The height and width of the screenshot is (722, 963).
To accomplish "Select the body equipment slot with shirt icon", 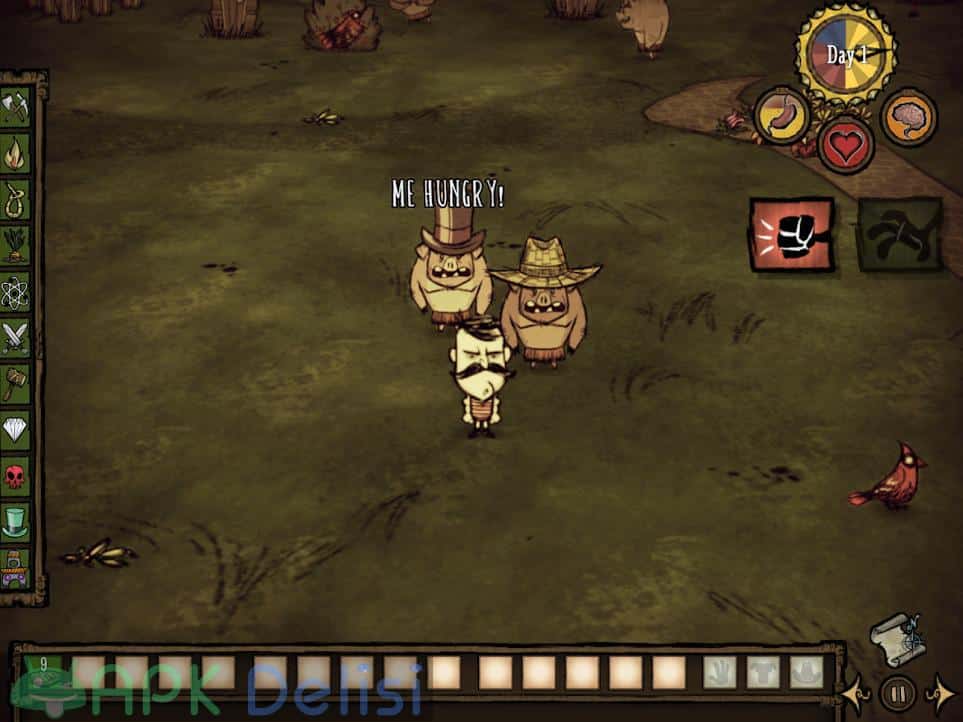I will pos(762,672).
